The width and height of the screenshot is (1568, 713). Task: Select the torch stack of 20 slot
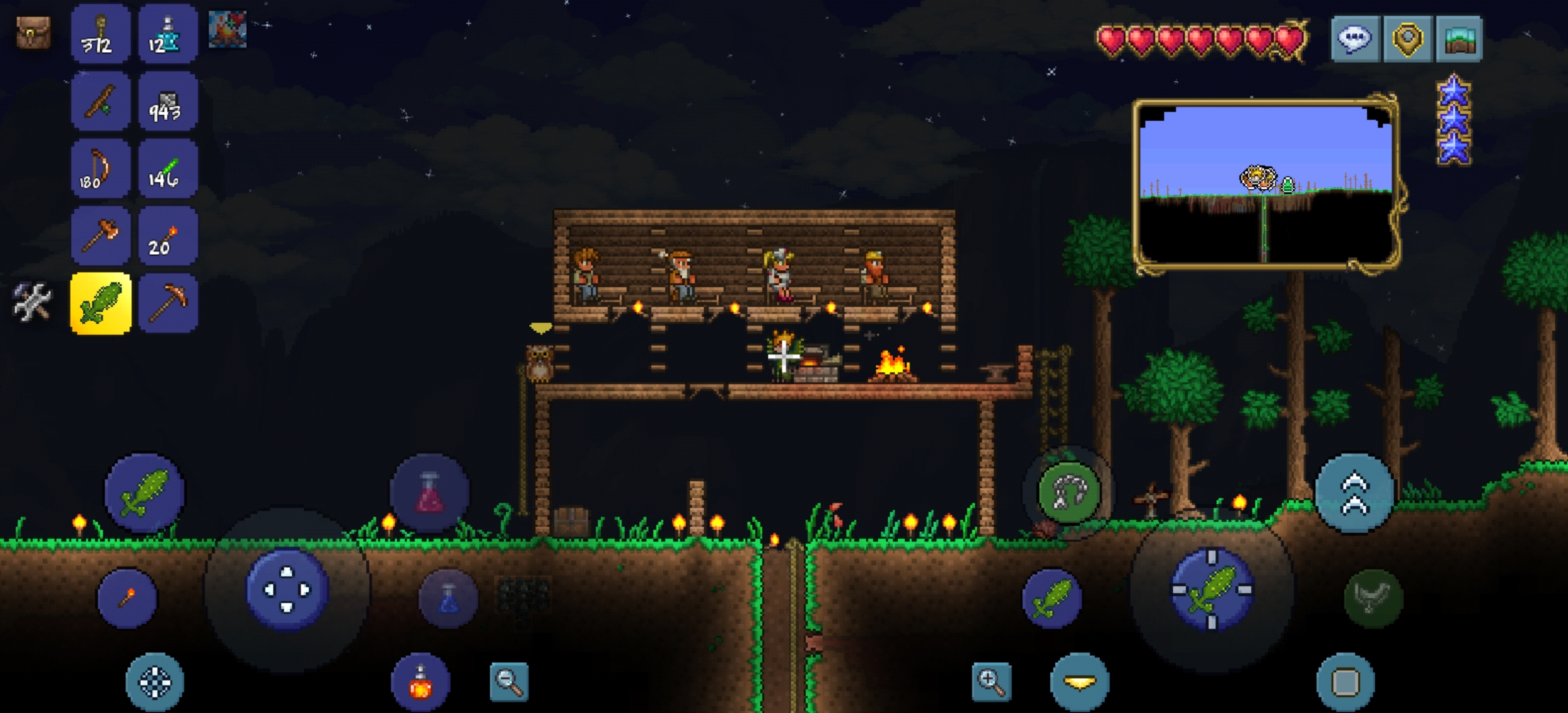point(168,236)
